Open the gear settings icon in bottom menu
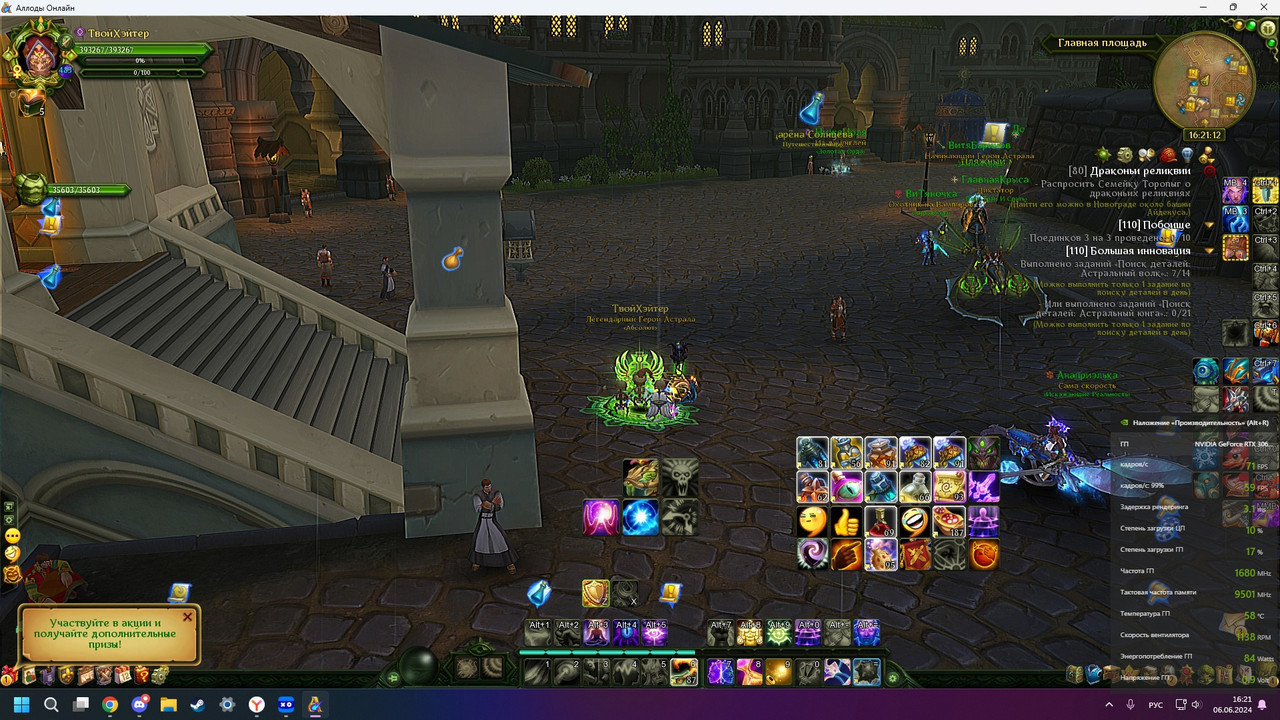 (x=159, y=675)
